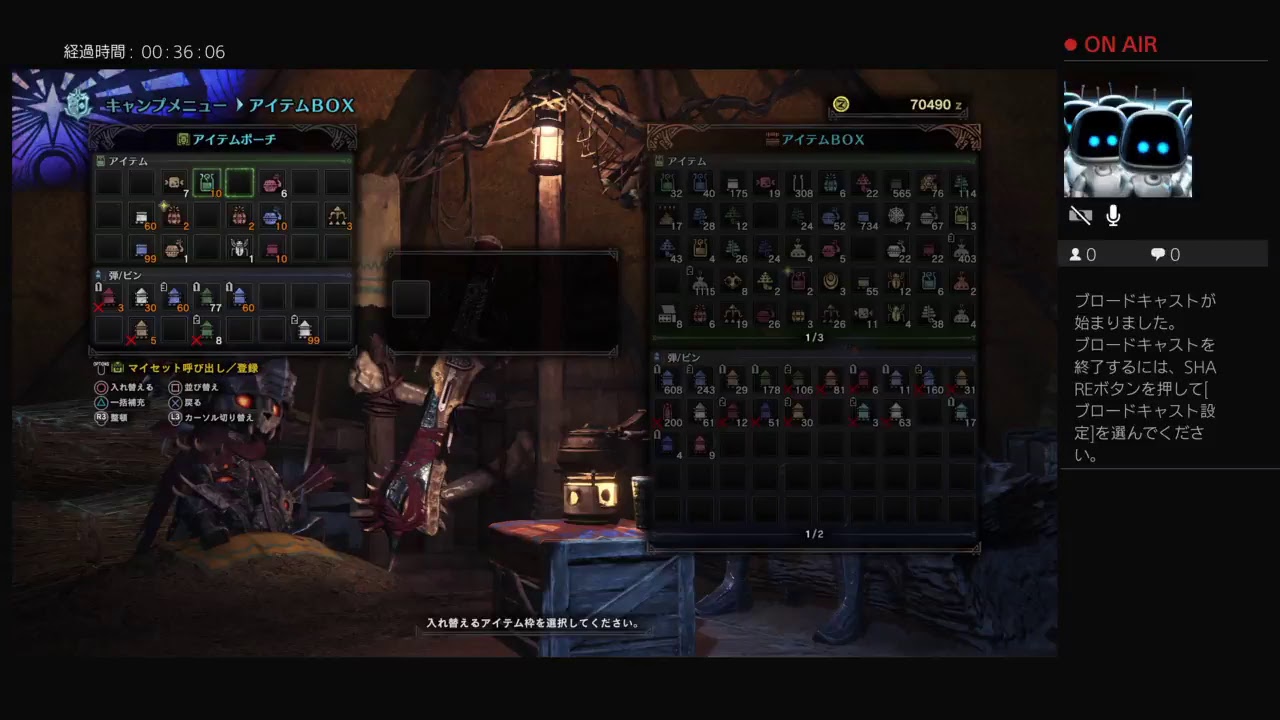Select the highlighted empty pouch slot

tap(239, 183)
